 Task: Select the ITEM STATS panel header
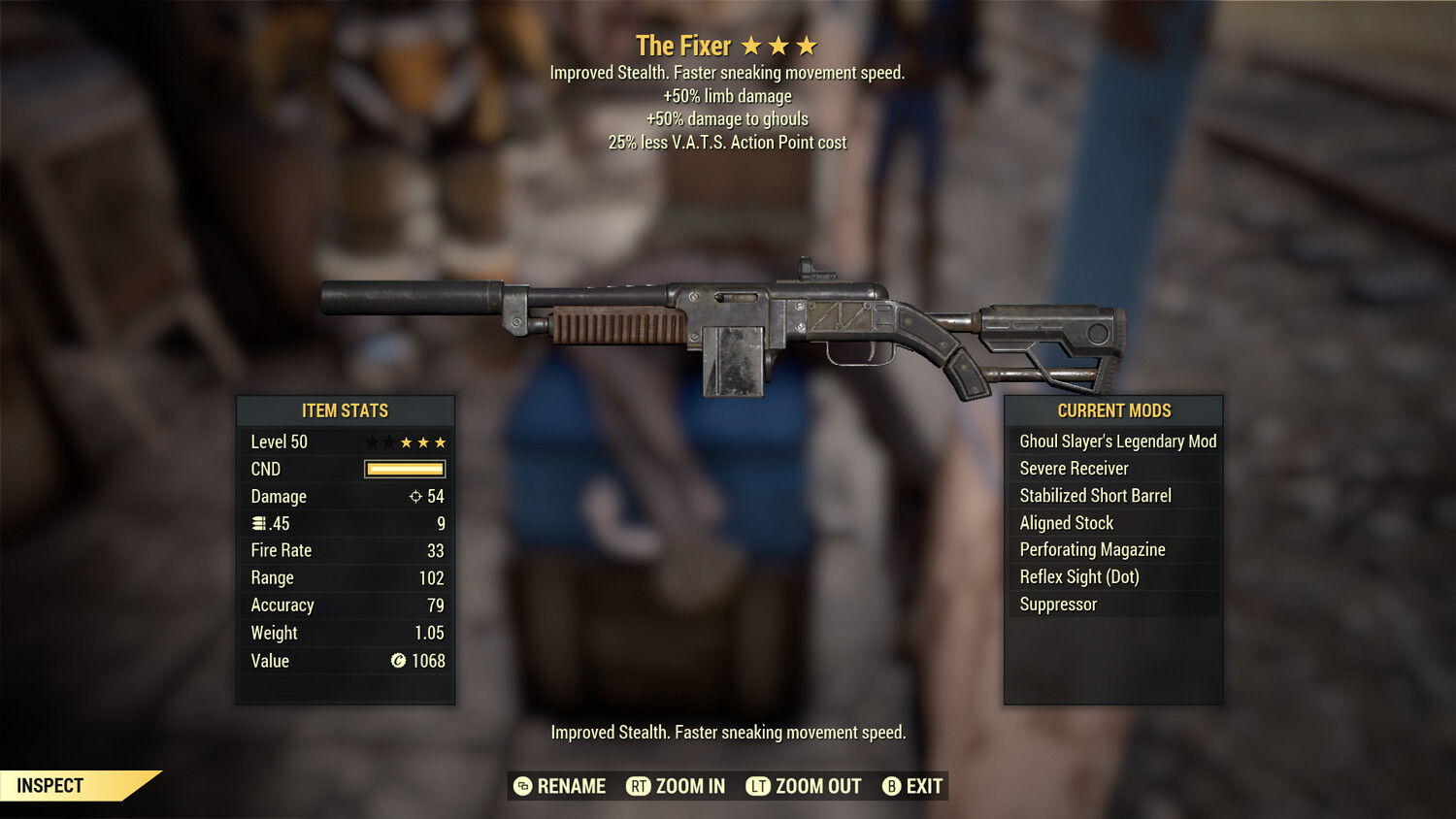(346, 410)
